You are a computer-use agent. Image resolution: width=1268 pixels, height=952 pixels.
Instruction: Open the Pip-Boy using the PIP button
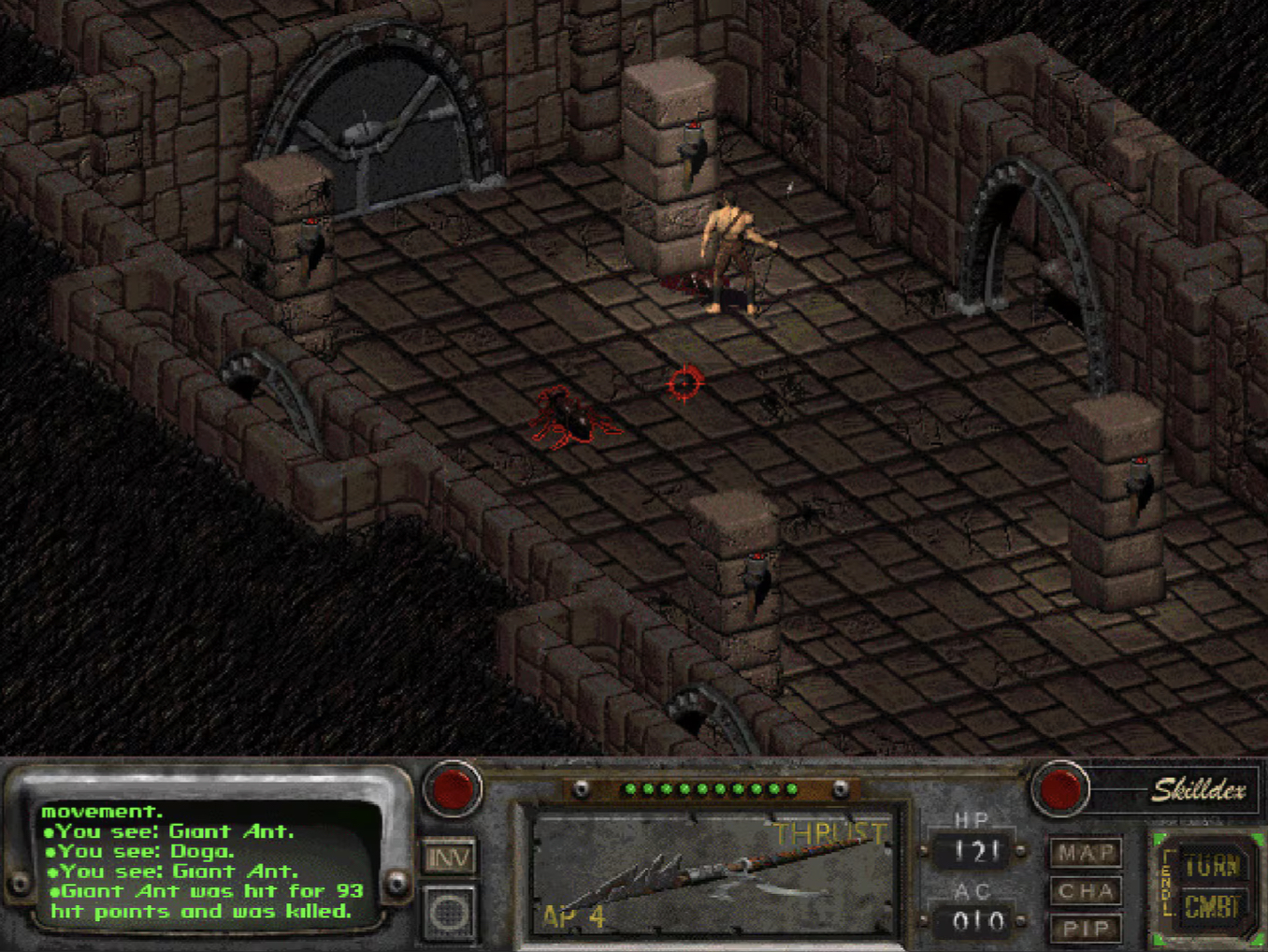coord(1085,929)
